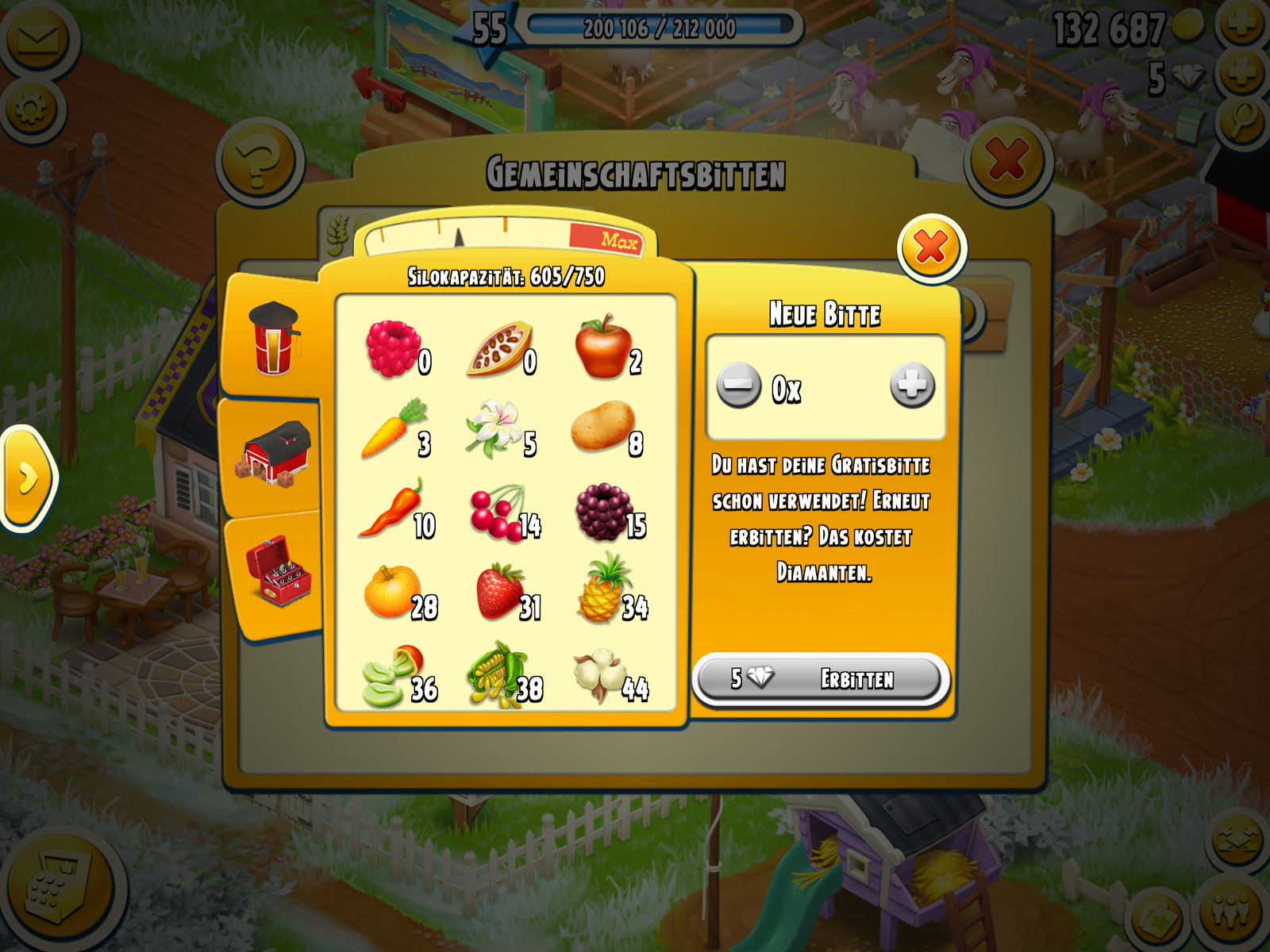Screen dimensions: 1270x952
Task: Select the raspberry item
Action: coord(394,349)
